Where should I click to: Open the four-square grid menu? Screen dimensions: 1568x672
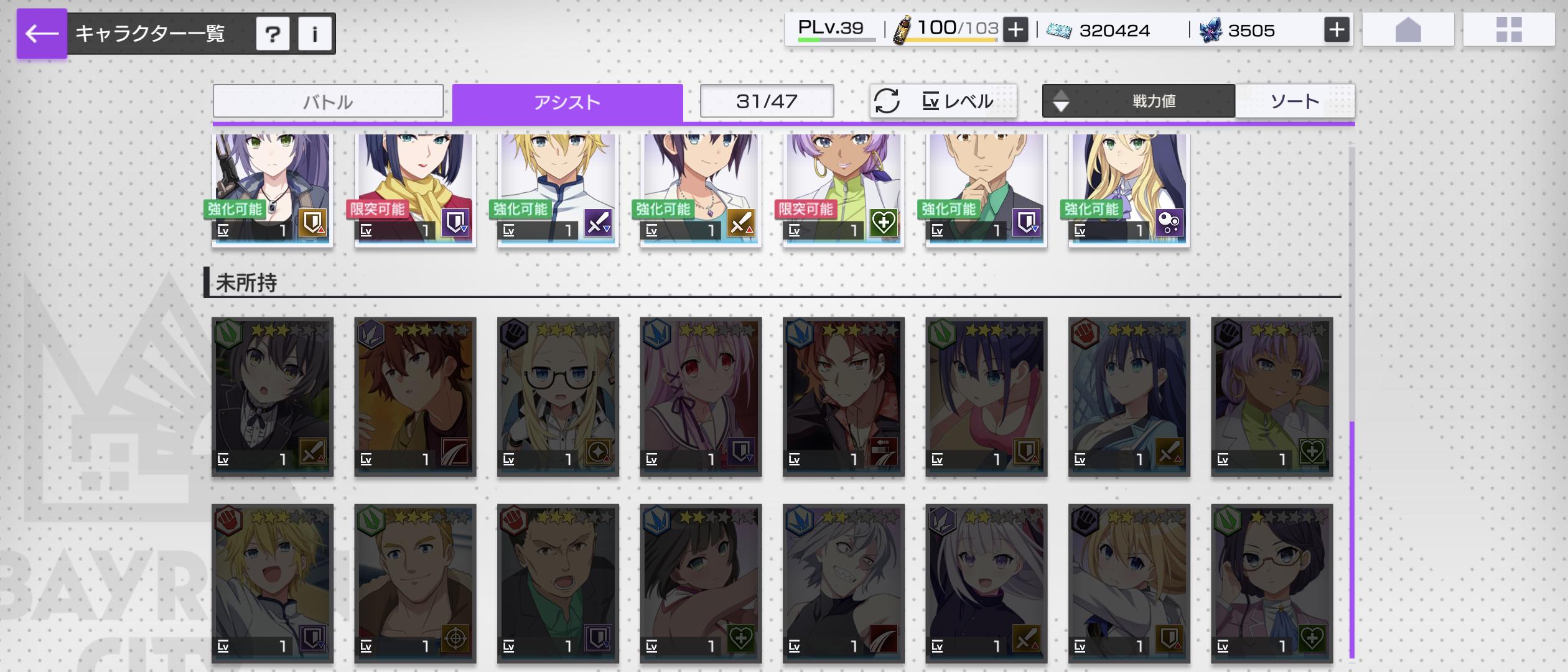[1509, 30]
